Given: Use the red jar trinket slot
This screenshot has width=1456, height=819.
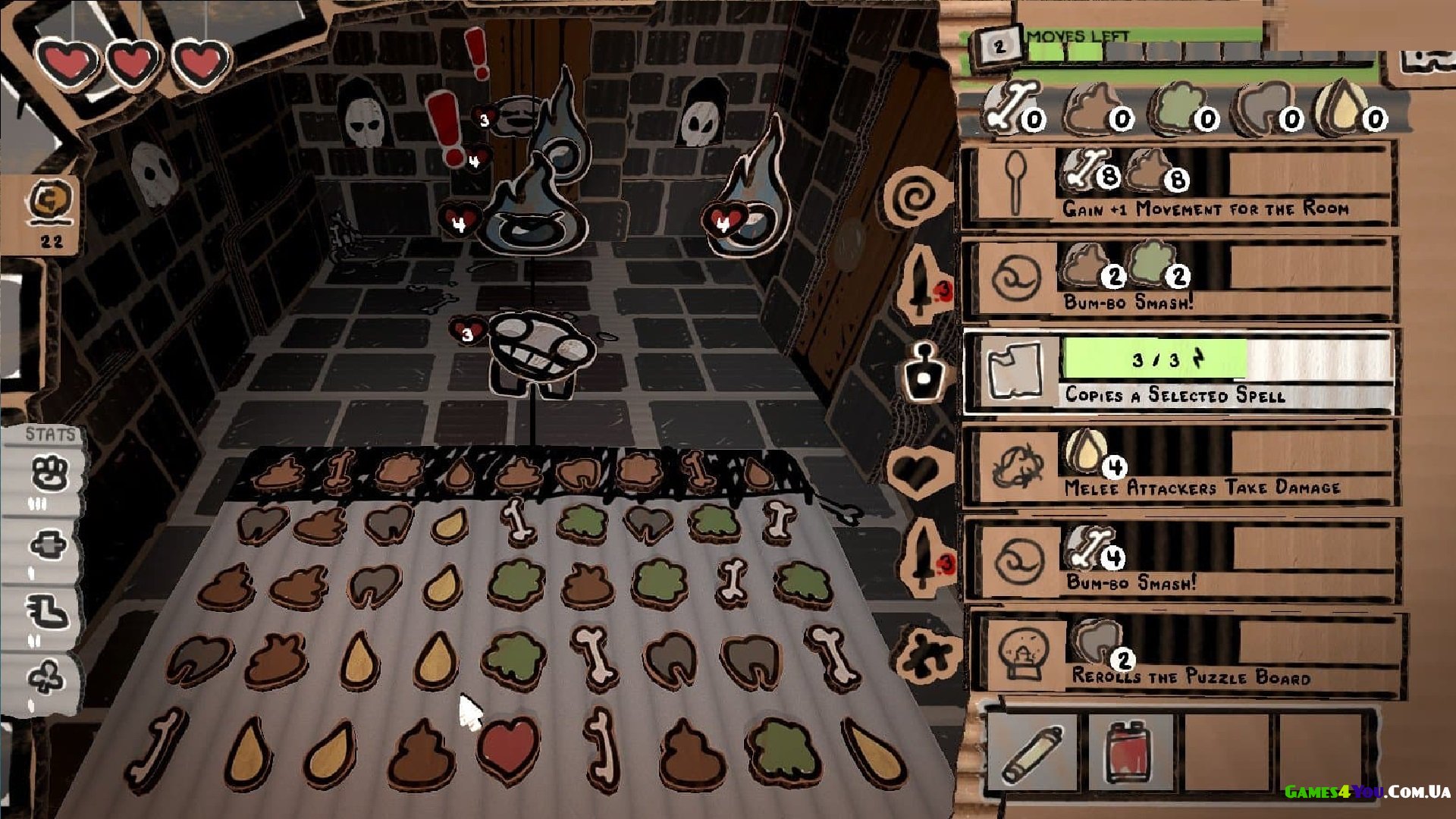Looking at the screenshot, I should 1130,752.
